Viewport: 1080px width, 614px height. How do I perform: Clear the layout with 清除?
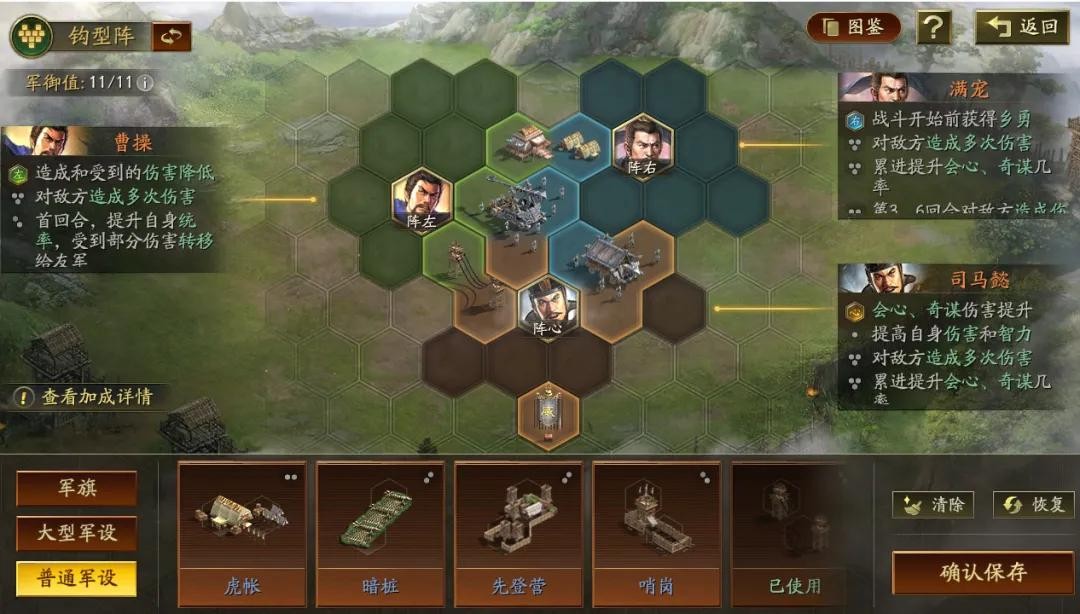[933, 505]
